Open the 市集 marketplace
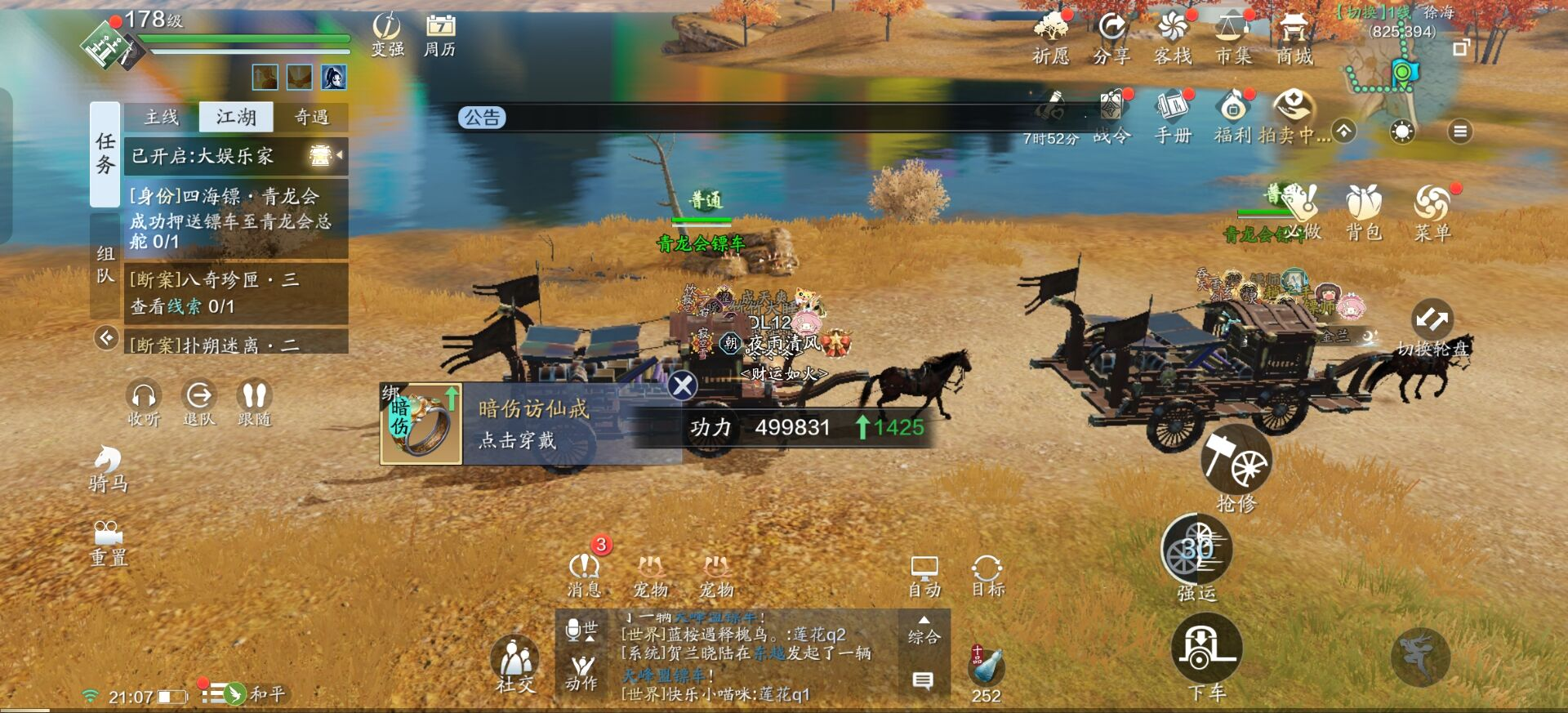Screen dimensions: 1568x713 (1232, 38)
